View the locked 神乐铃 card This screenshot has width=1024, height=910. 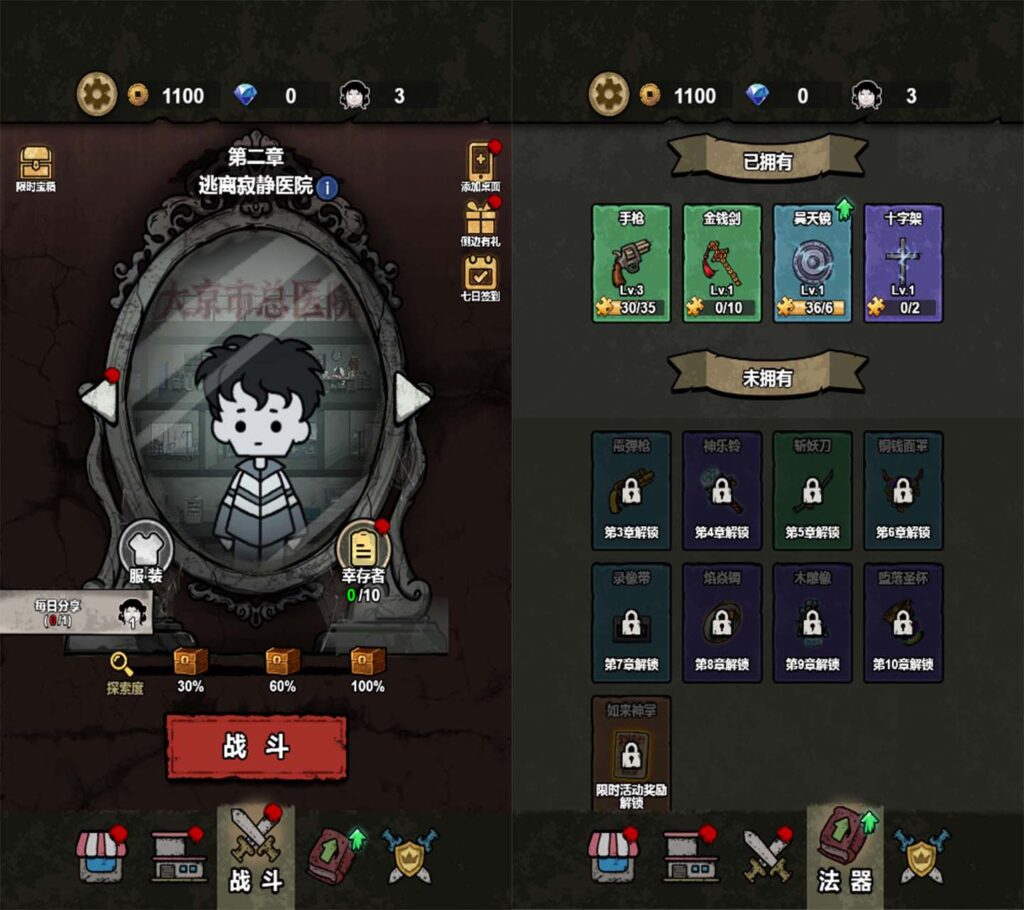coord(722,490)
